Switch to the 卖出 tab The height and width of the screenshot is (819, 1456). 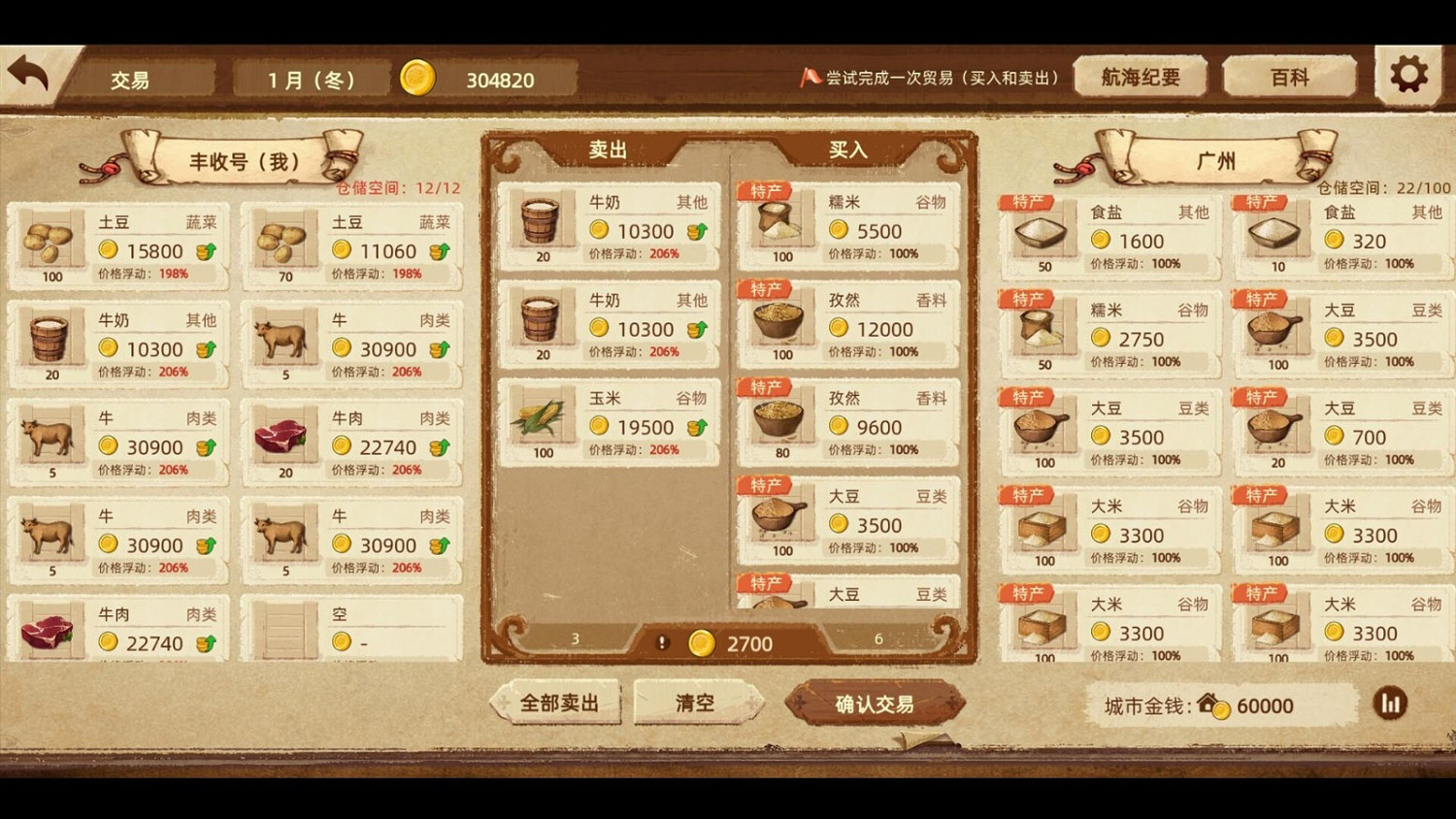607,149
